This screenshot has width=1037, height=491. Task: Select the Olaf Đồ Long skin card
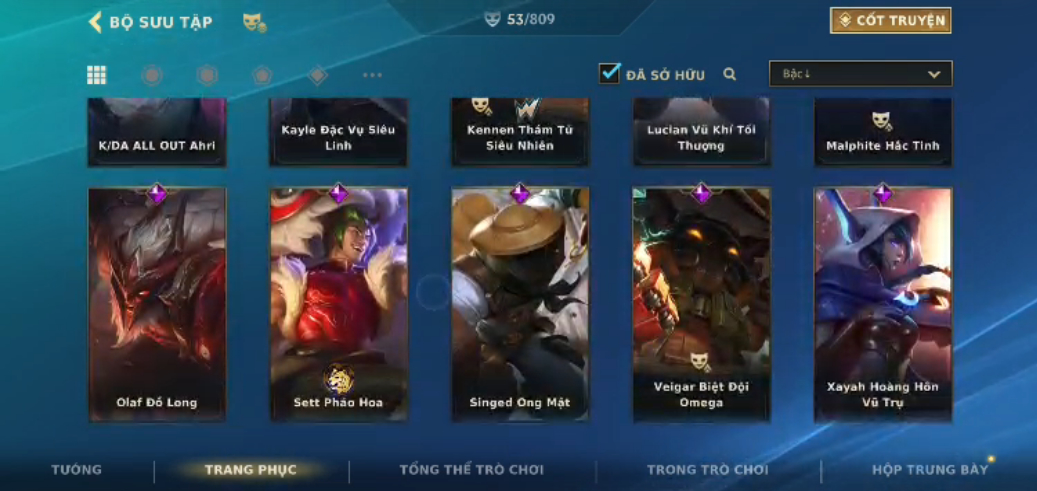pos(157,305)
